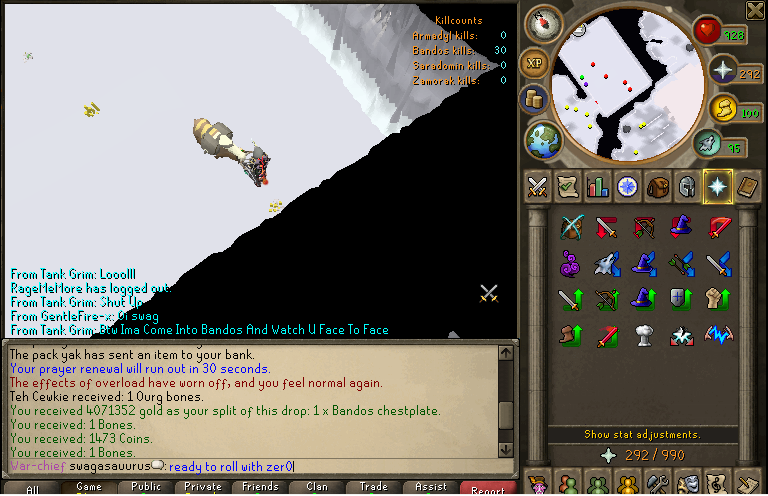Close the interface with the X button
Screen dimensions: 768x496
[755, 11]
